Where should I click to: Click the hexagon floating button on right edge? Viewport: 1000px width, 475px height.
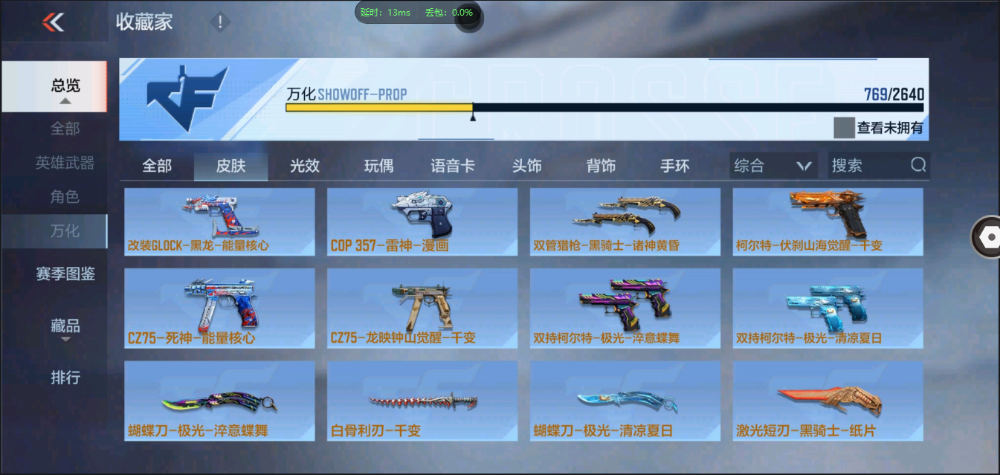(988, 237)
